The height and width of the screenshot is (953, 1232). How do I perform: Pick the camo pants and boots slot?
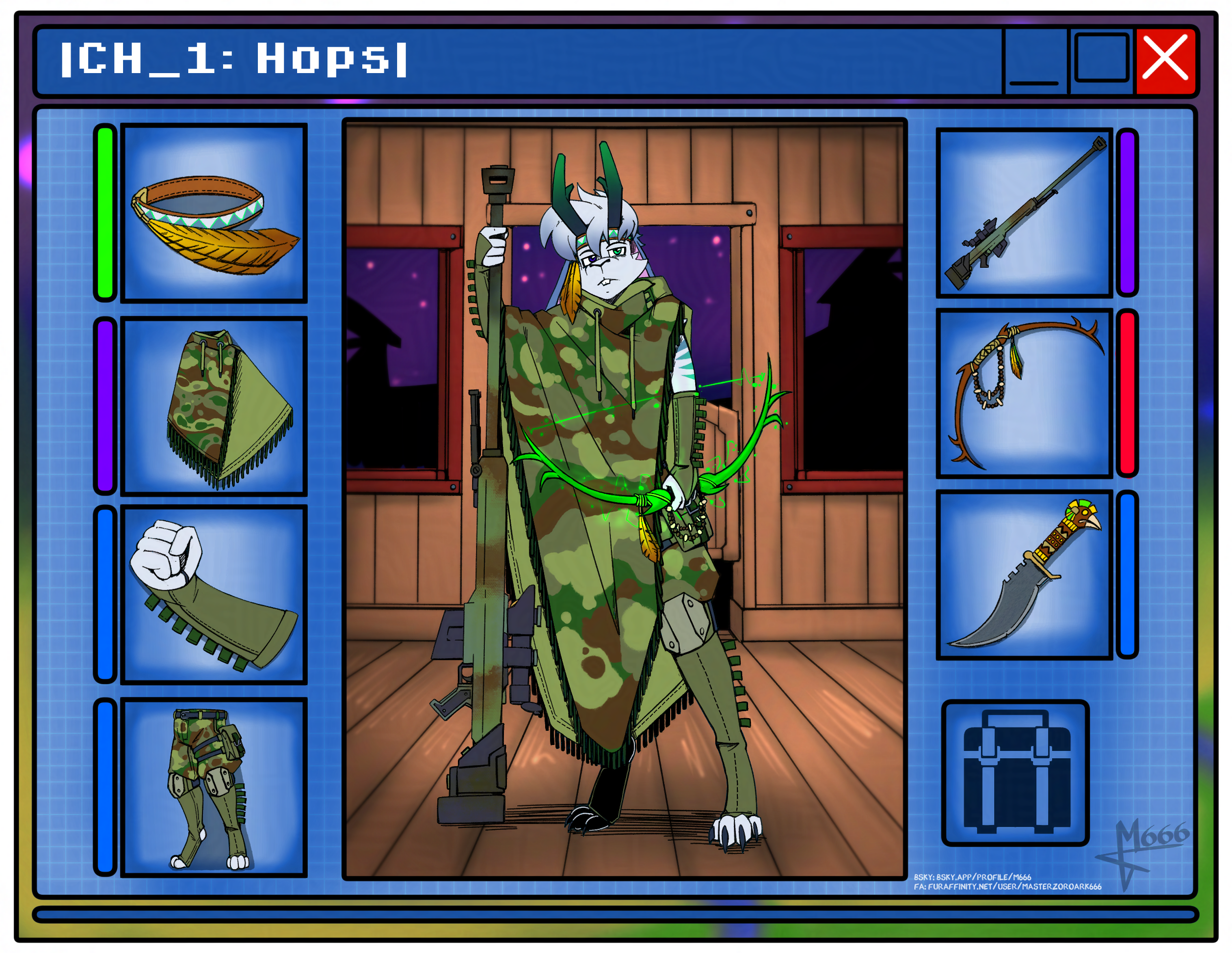[x=214, y=787]
